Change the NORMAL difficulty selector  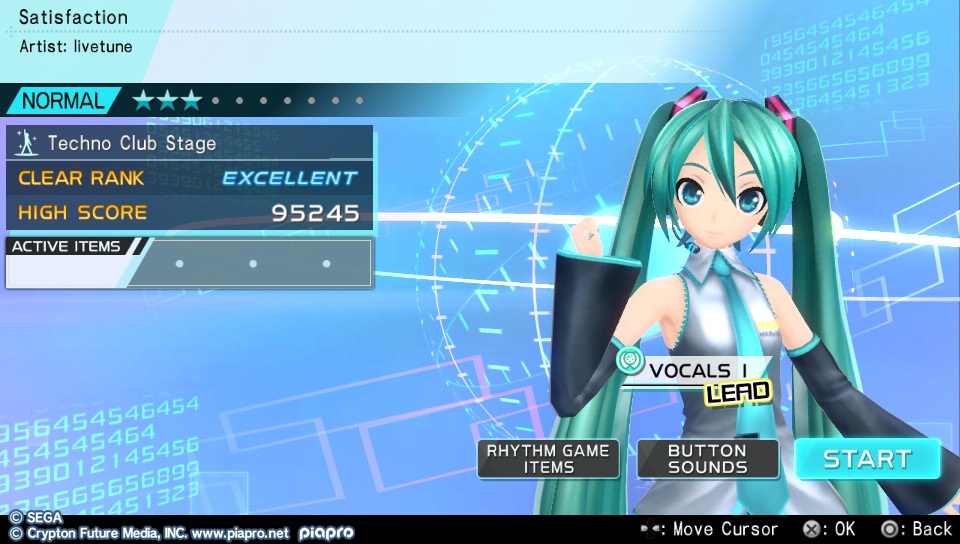point(63,100)
